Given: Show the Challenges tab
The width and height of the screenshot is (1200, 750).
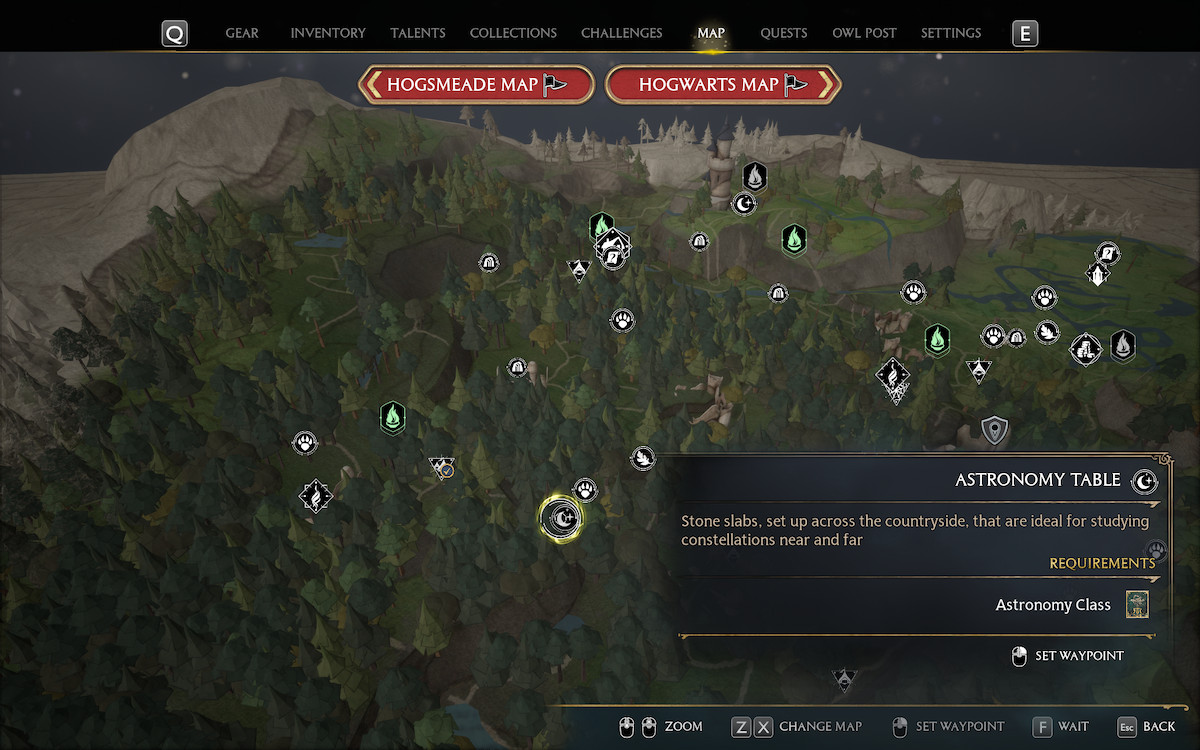Looking at the screenshot, I should [x=621, y=33].
